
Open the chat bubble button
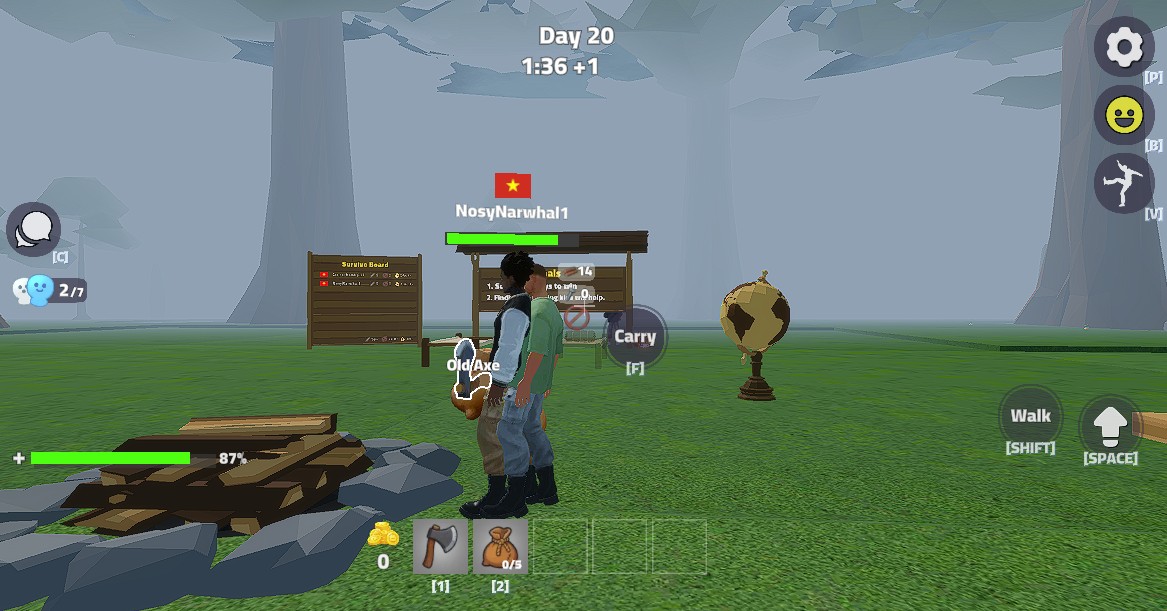click(x=34, y=230)
